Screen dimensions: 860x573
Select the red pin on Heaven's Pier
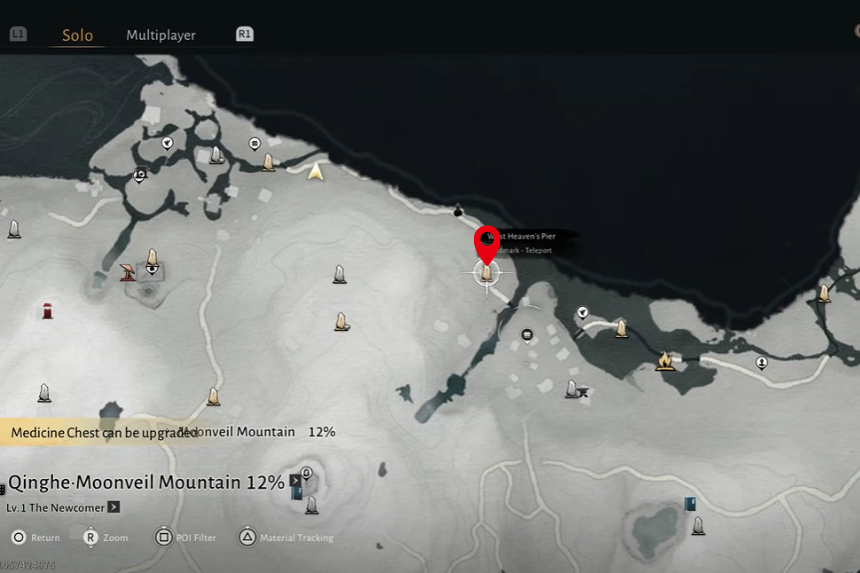487,243
